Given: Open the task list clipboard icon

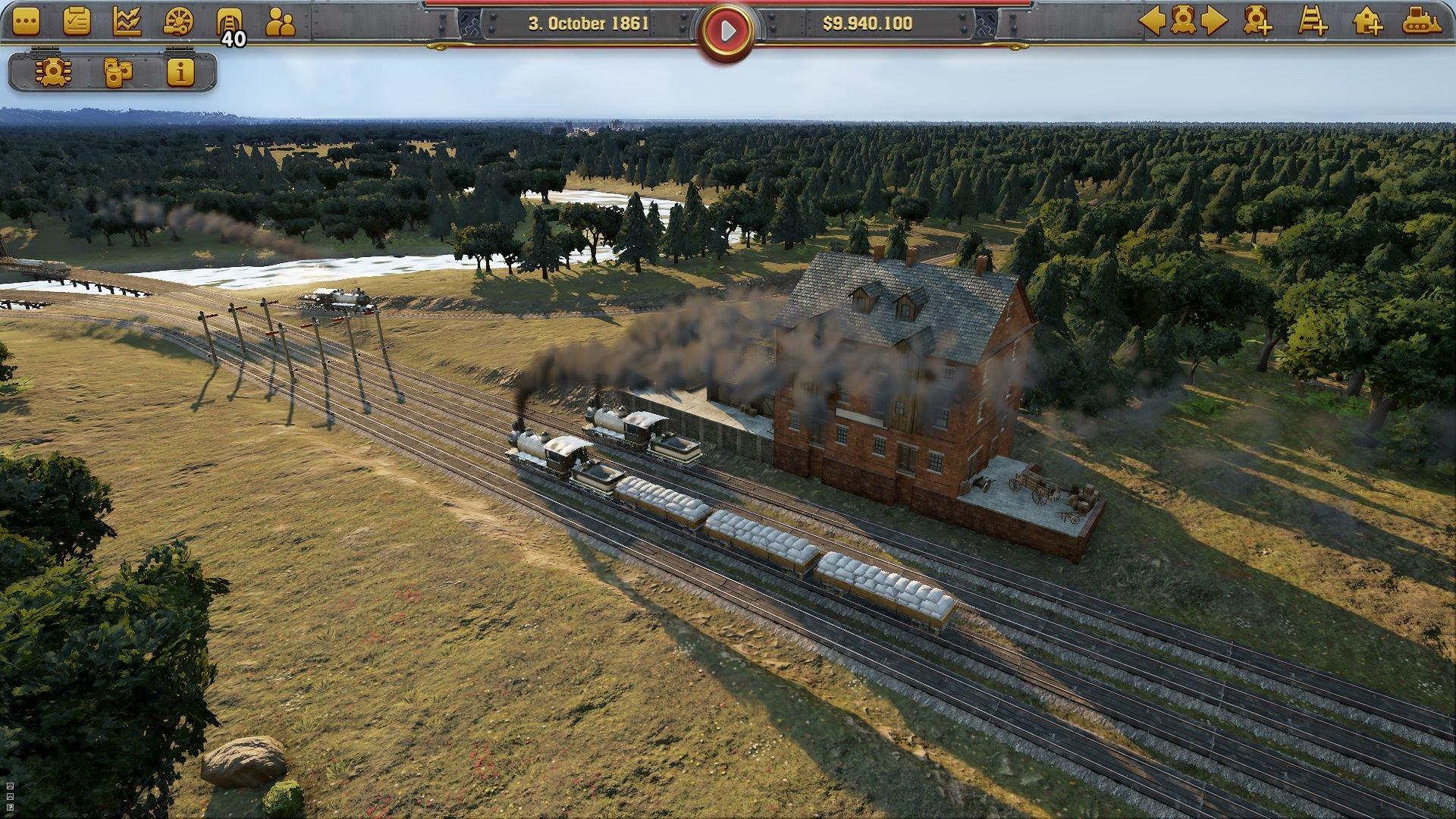Looking at the screenshot, I should (76, 20).
